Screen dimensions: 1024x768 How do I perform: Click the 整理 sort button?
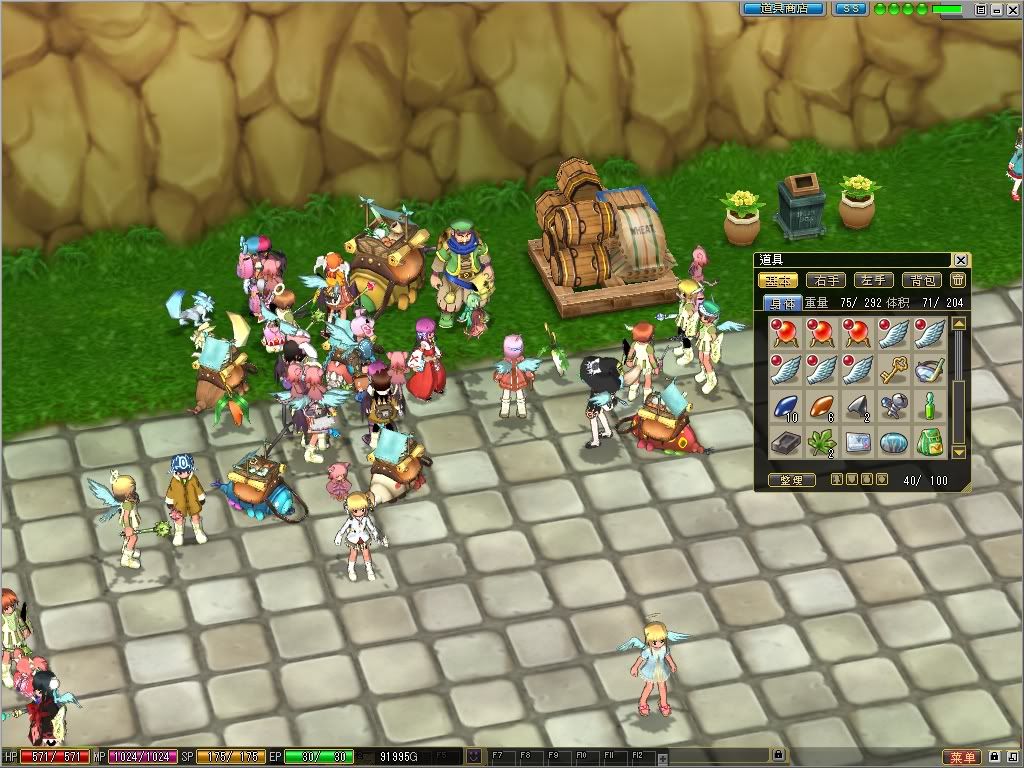pyautogui.click(x=792, y=480)
